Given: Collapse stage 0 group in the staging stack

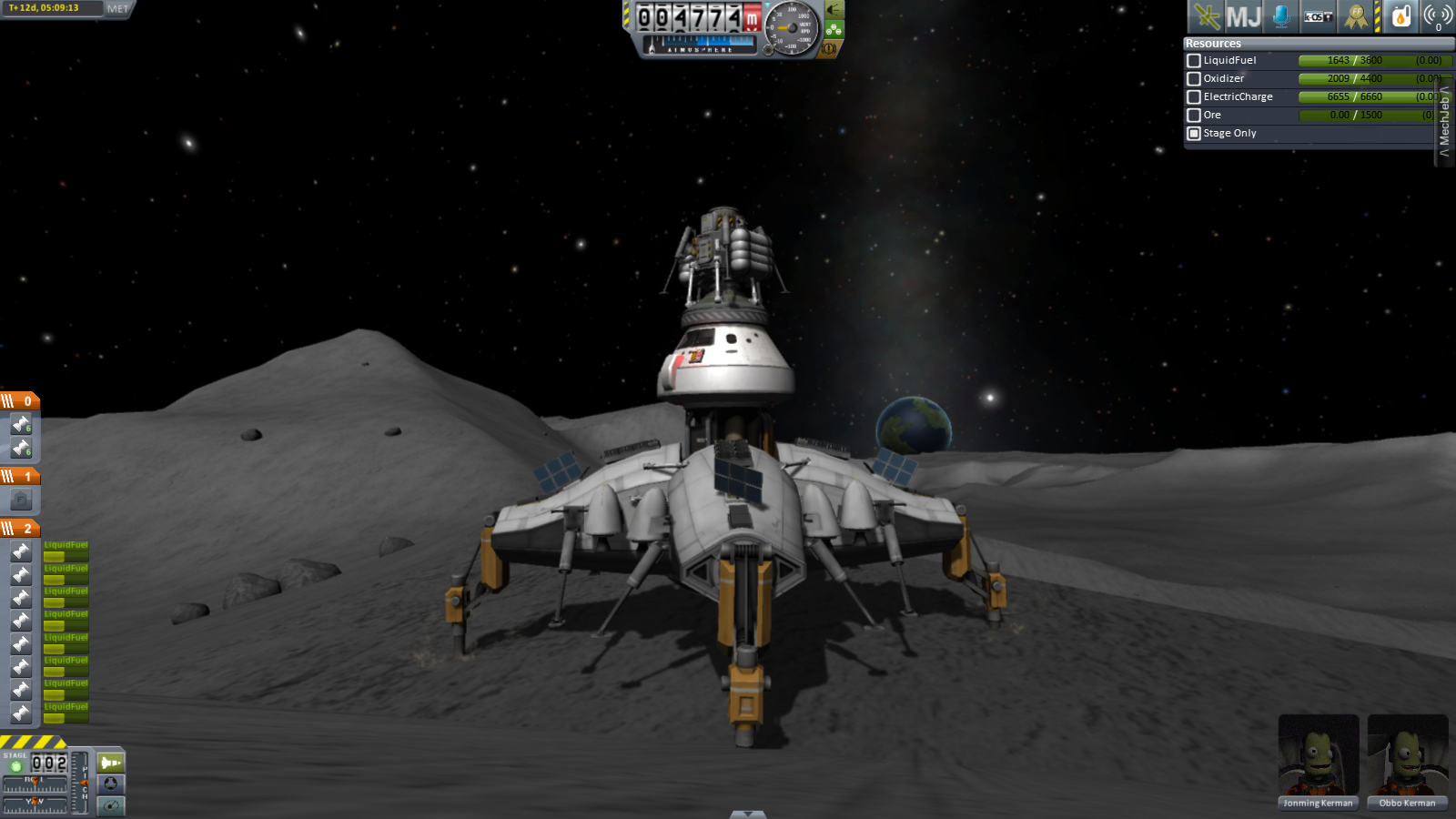Looking at the screenshot, I should click(x=9, y=400).
